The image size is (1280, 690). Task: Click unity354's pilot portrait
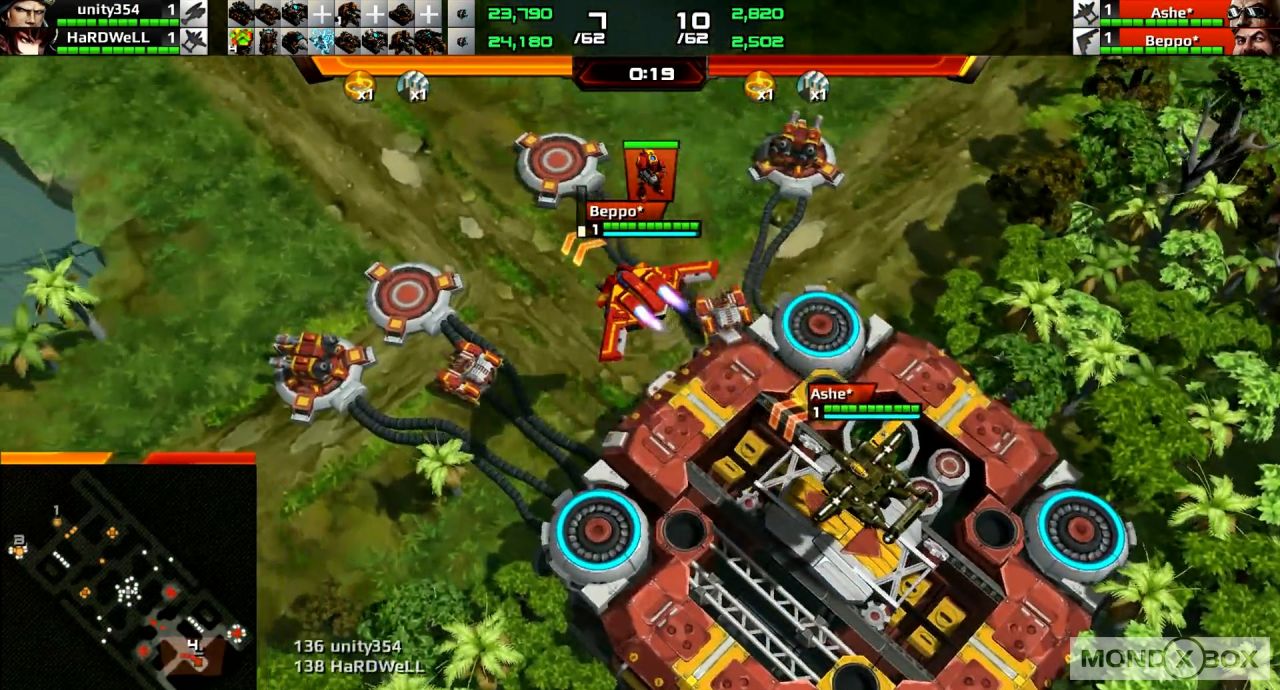26,12
